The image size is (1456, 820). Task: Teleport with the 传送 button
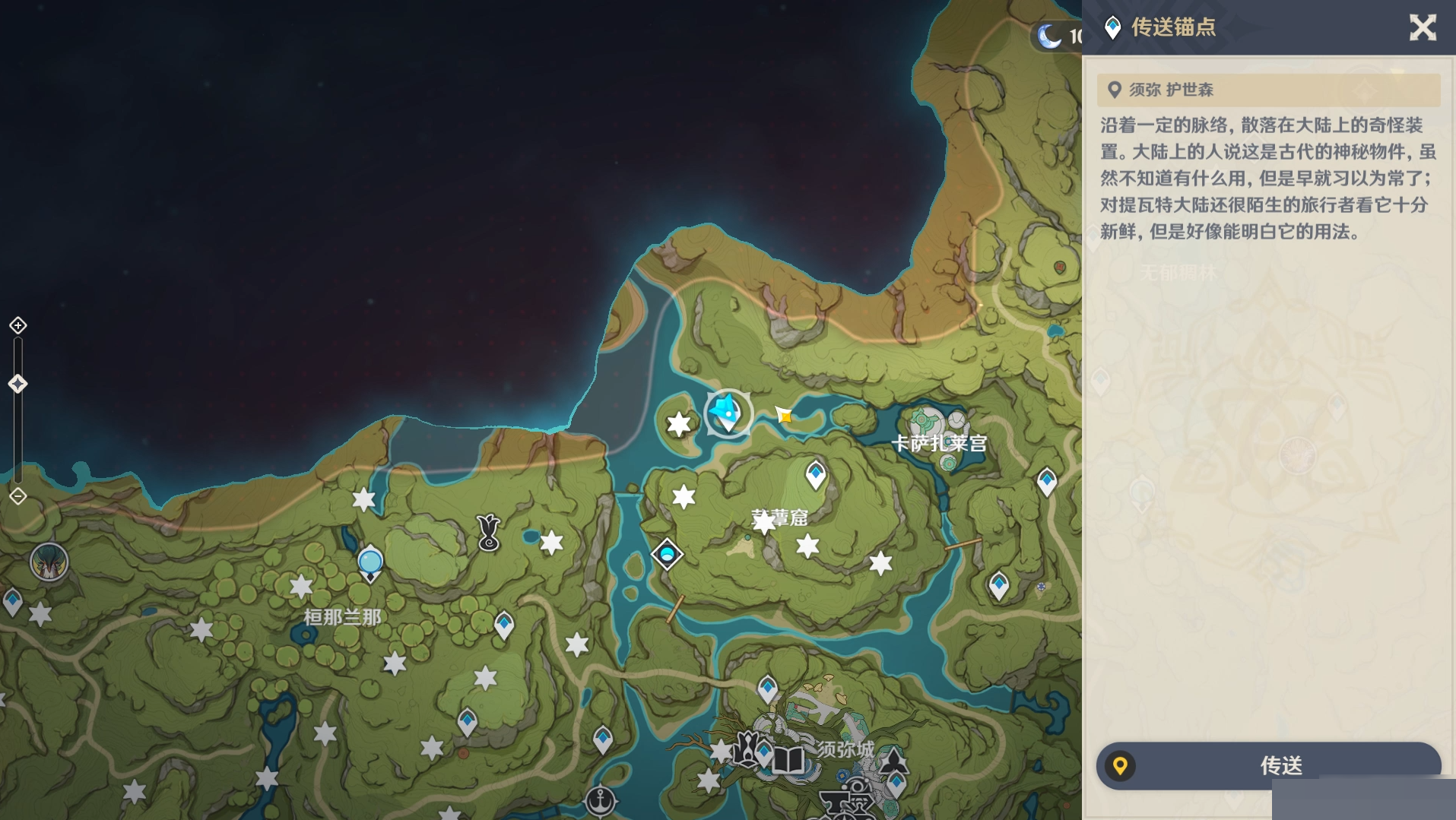(1268, 765)
